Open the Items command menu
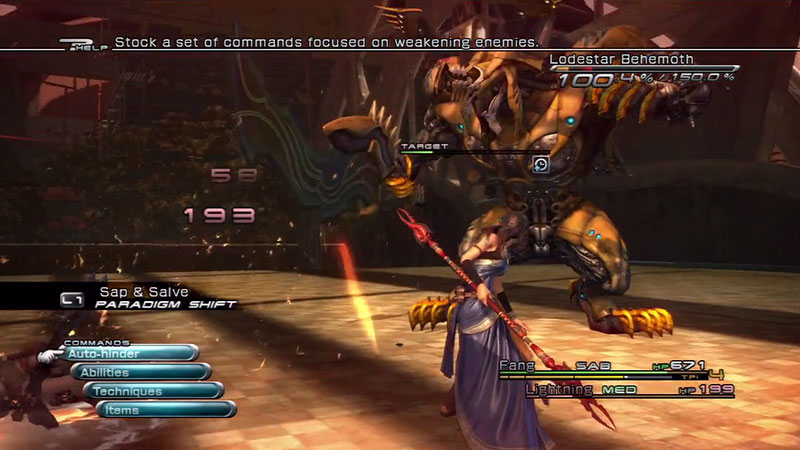The width and height of the screenshot is (800, 450). pos(165,409)
